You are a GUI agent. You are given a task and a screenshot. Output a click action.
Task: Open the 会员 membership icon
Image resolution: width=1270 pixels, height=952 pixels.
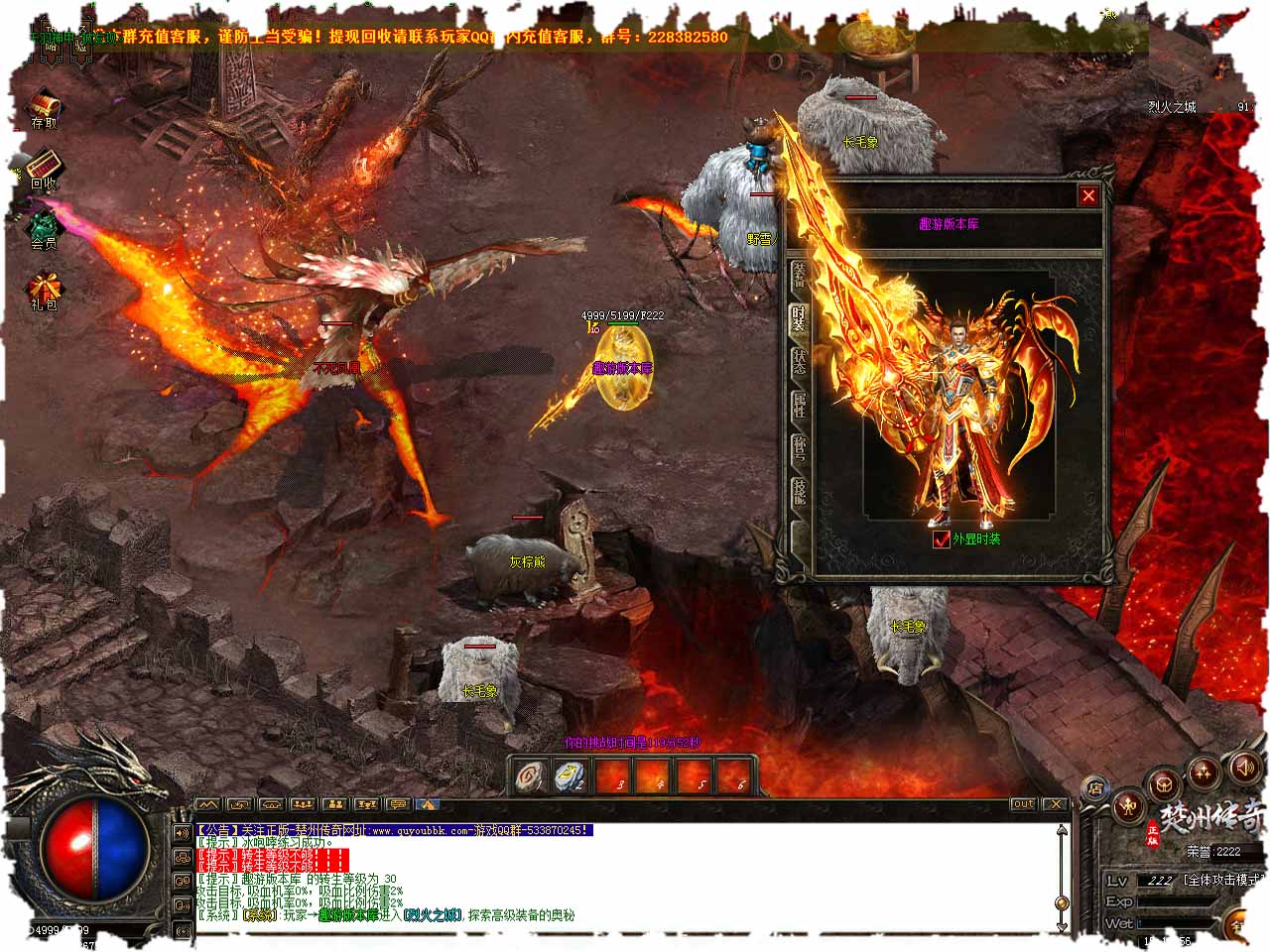click(44, 224)
